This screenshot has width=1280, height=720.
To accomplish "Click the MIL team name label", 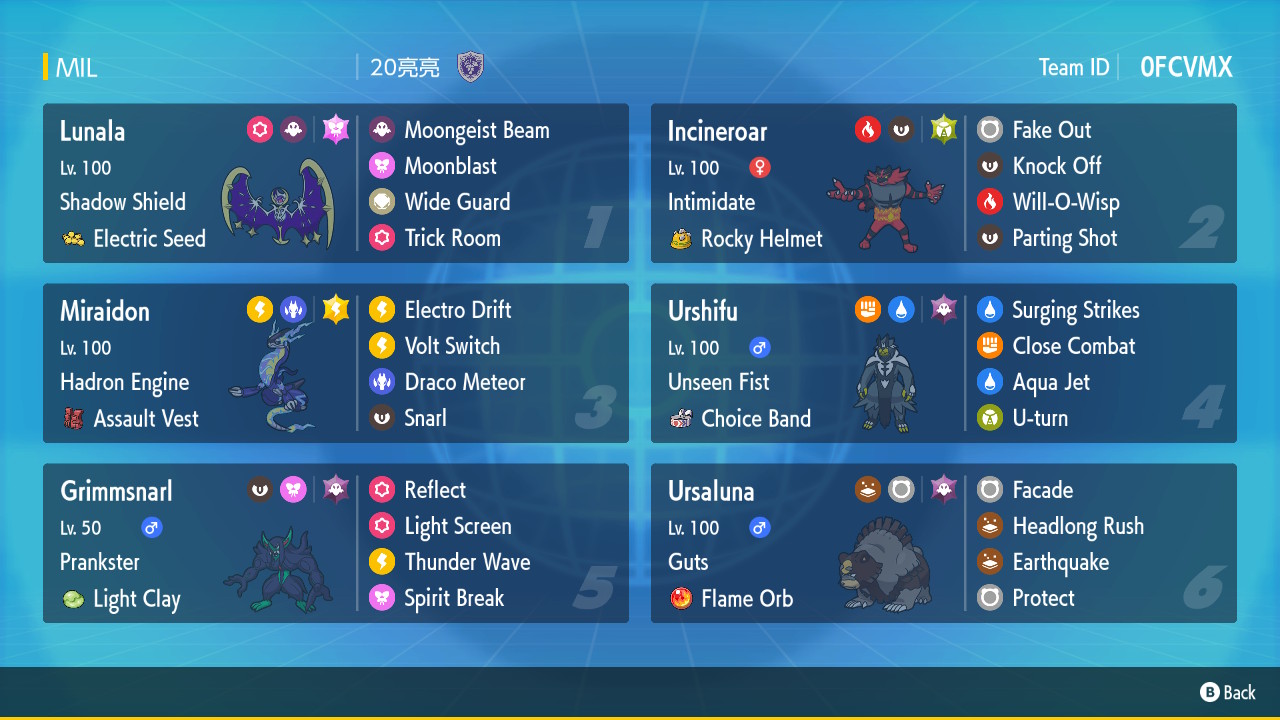I will pyautogui.click(x=76, y=68).
